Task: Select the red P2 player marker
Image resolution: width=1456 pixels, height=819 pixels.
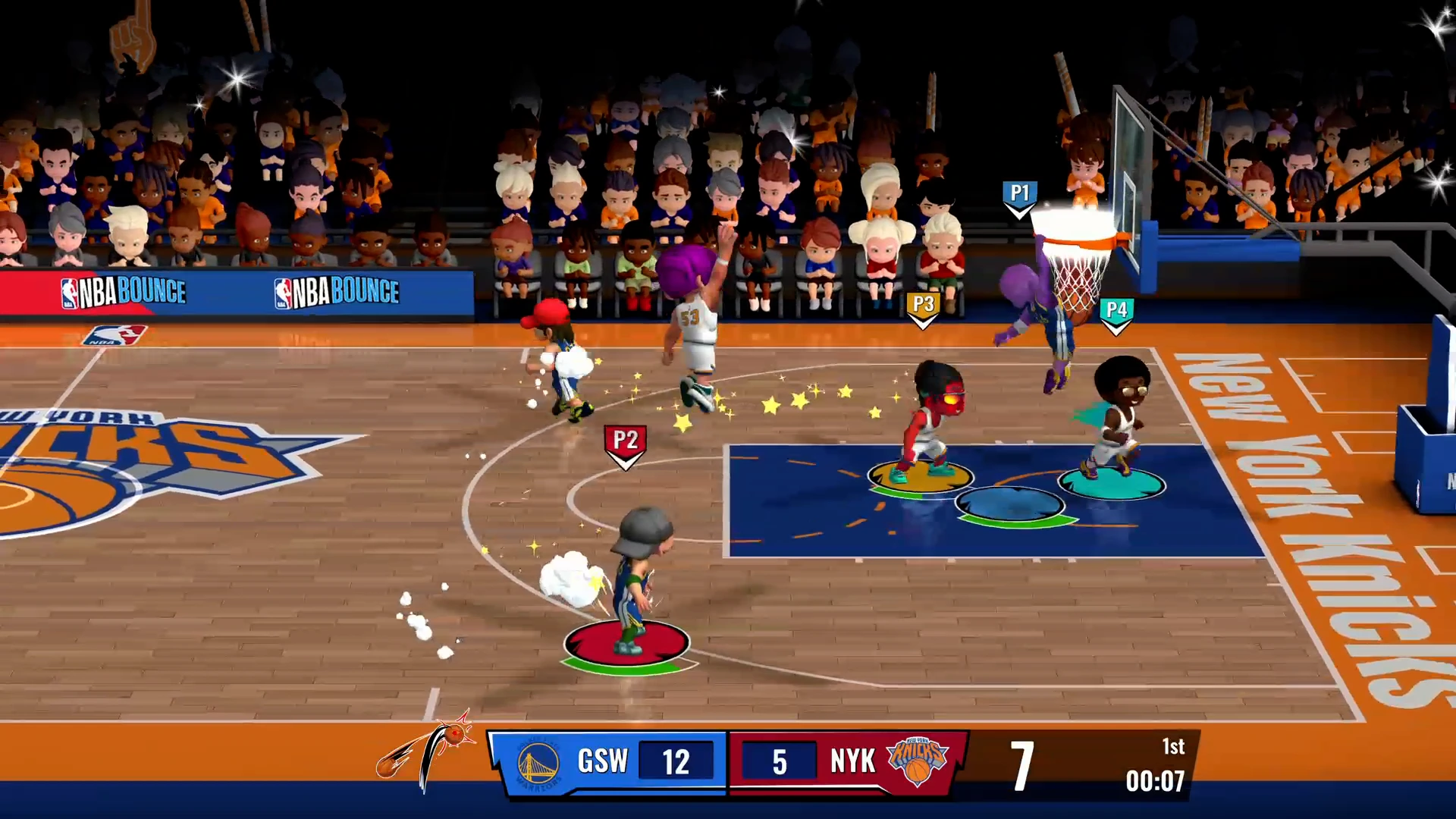Action: [x=625, y=444]
